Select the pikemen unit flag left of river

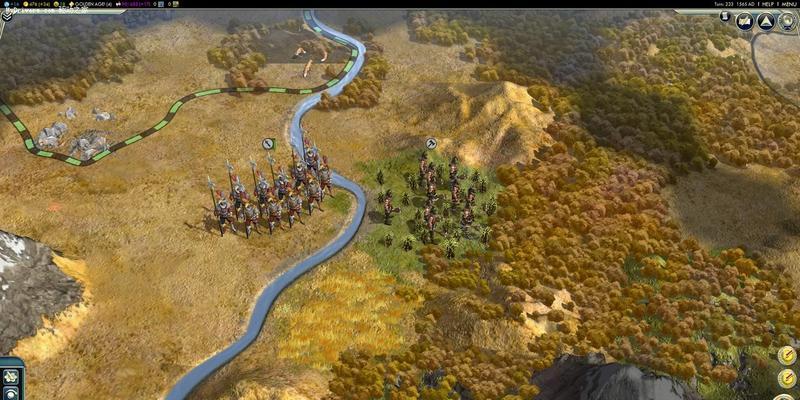(x=268, y=144)
